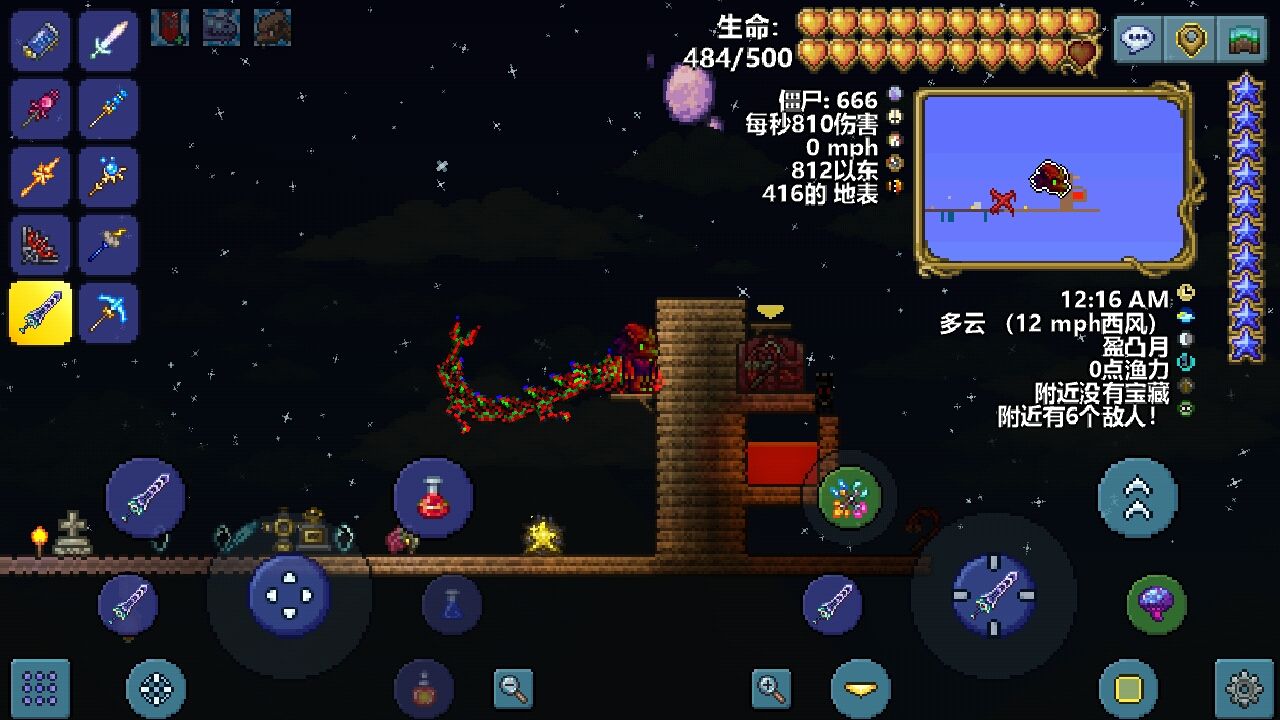Use the red healing potion quick button
Screen dimensions: 1280x720
pyautogui.click(x=433, y=498)
